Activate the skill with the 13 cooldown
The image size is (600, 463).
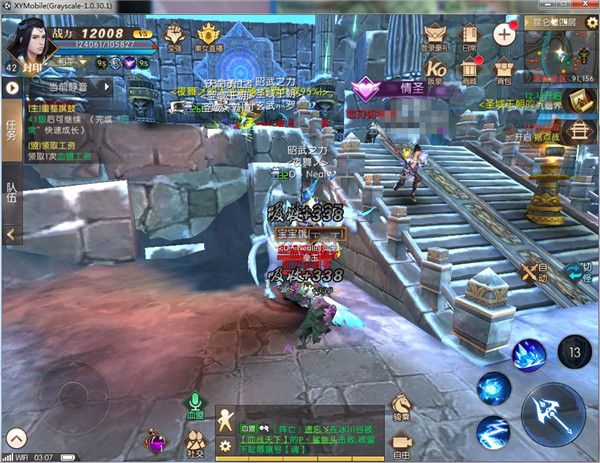[574, 351]
